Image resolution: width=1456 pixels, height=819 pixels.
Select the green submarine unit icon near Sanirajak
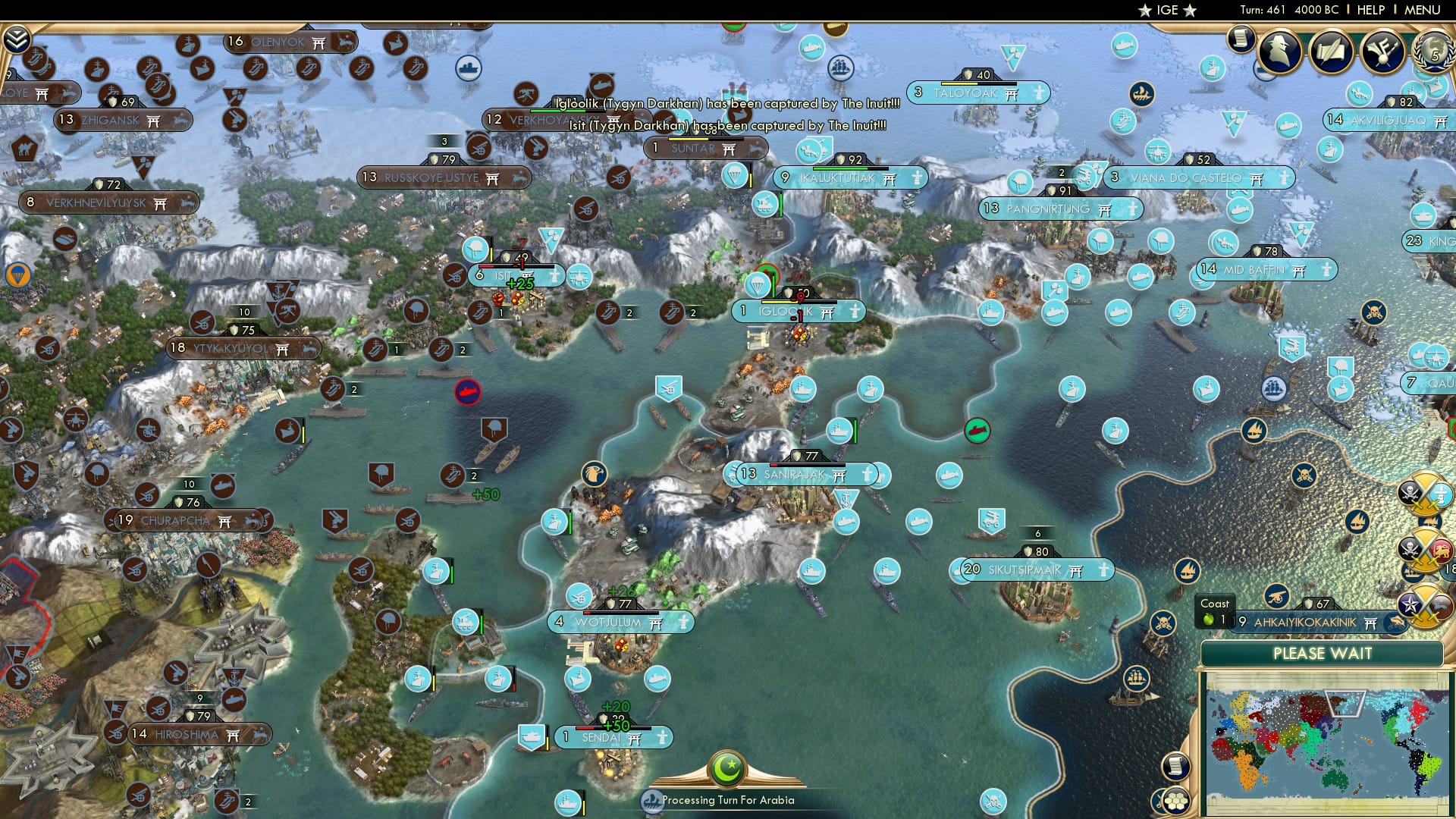[977, 429]
